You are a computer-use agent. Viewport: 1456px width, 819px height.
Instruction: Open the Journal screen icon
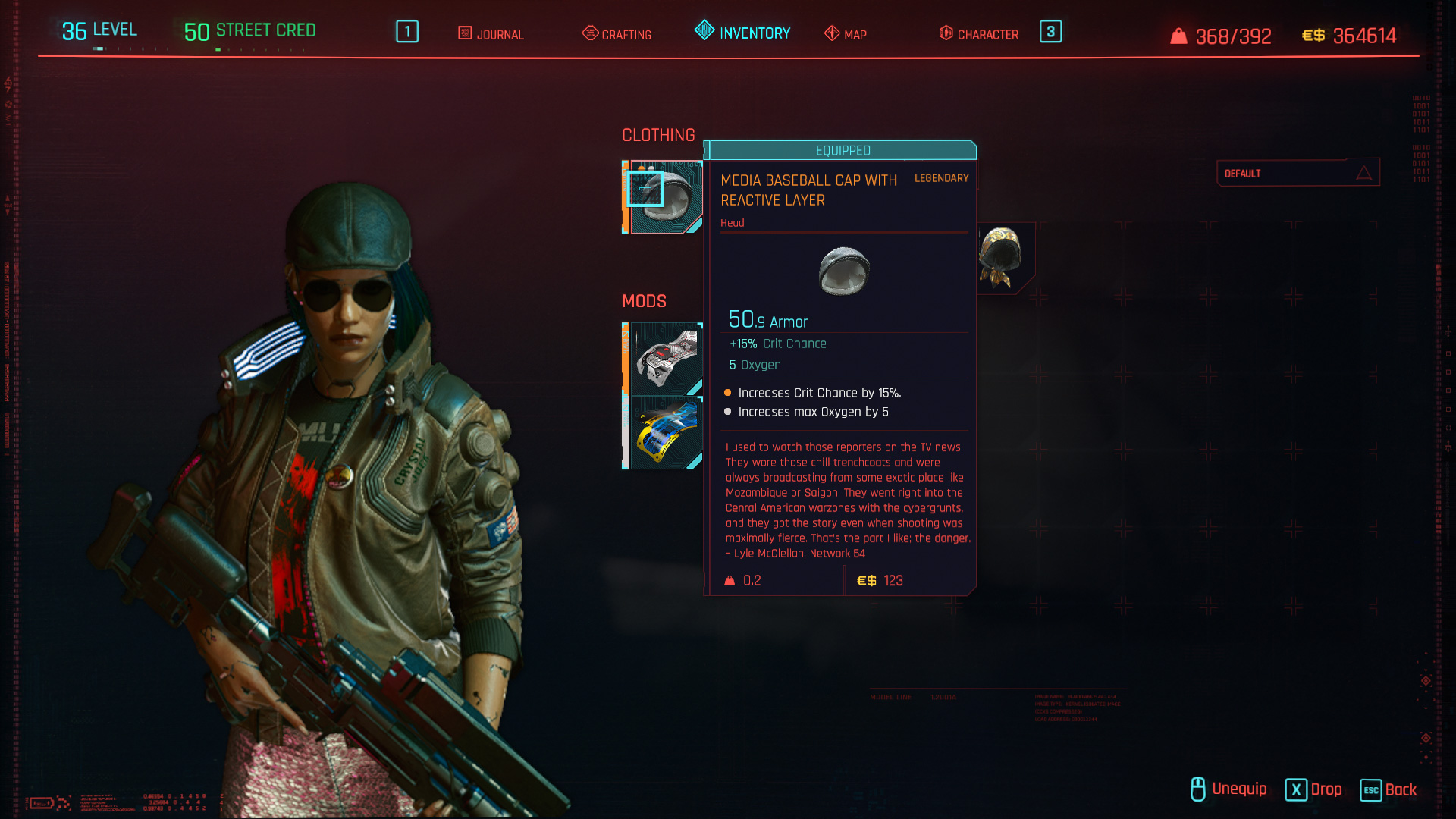click(463, 34)
